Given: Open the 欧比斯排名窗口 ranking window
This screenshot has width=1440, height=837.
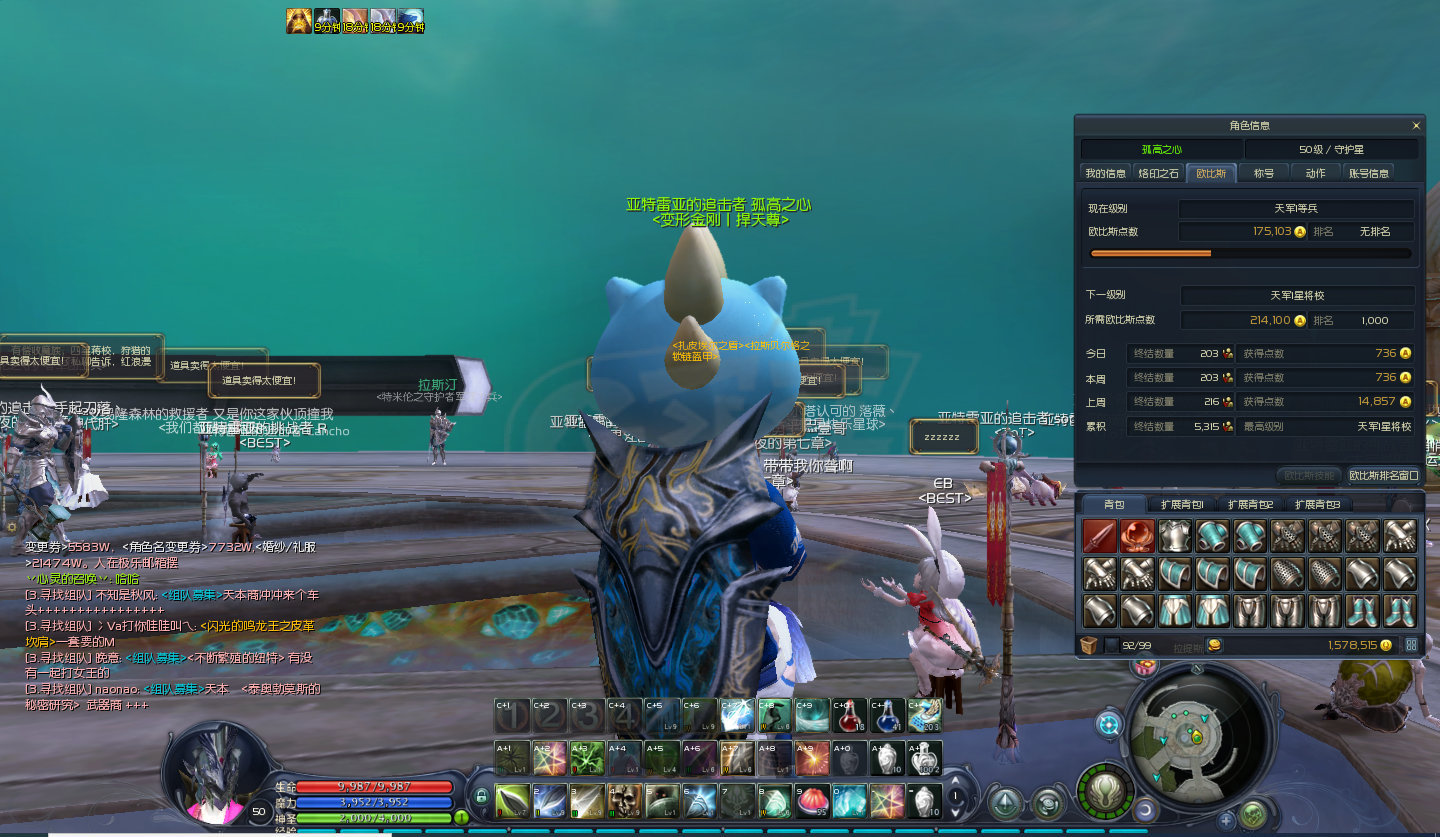Looking at the screenshot, I should [1383, 476].
